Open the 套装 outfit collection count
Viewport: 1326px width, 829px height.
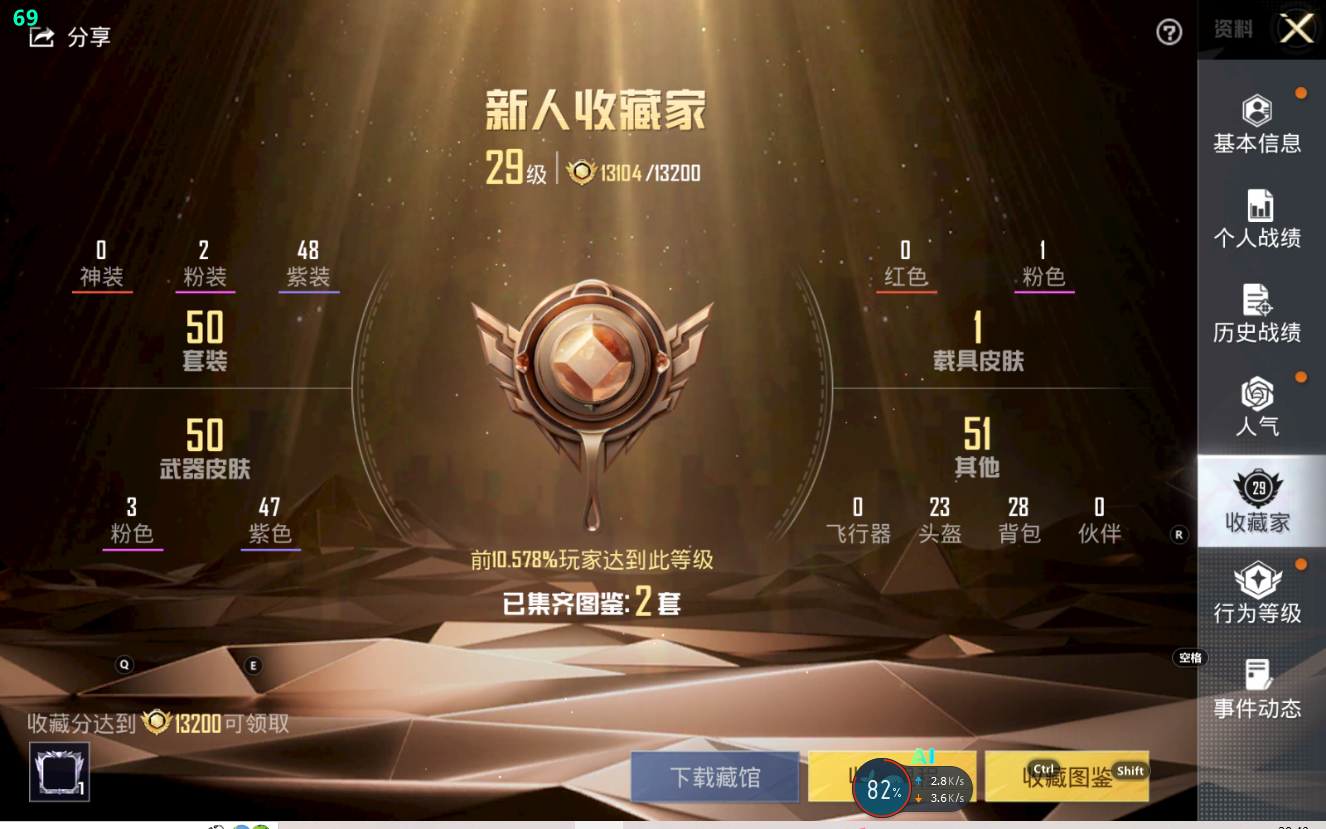click(205, 342)
